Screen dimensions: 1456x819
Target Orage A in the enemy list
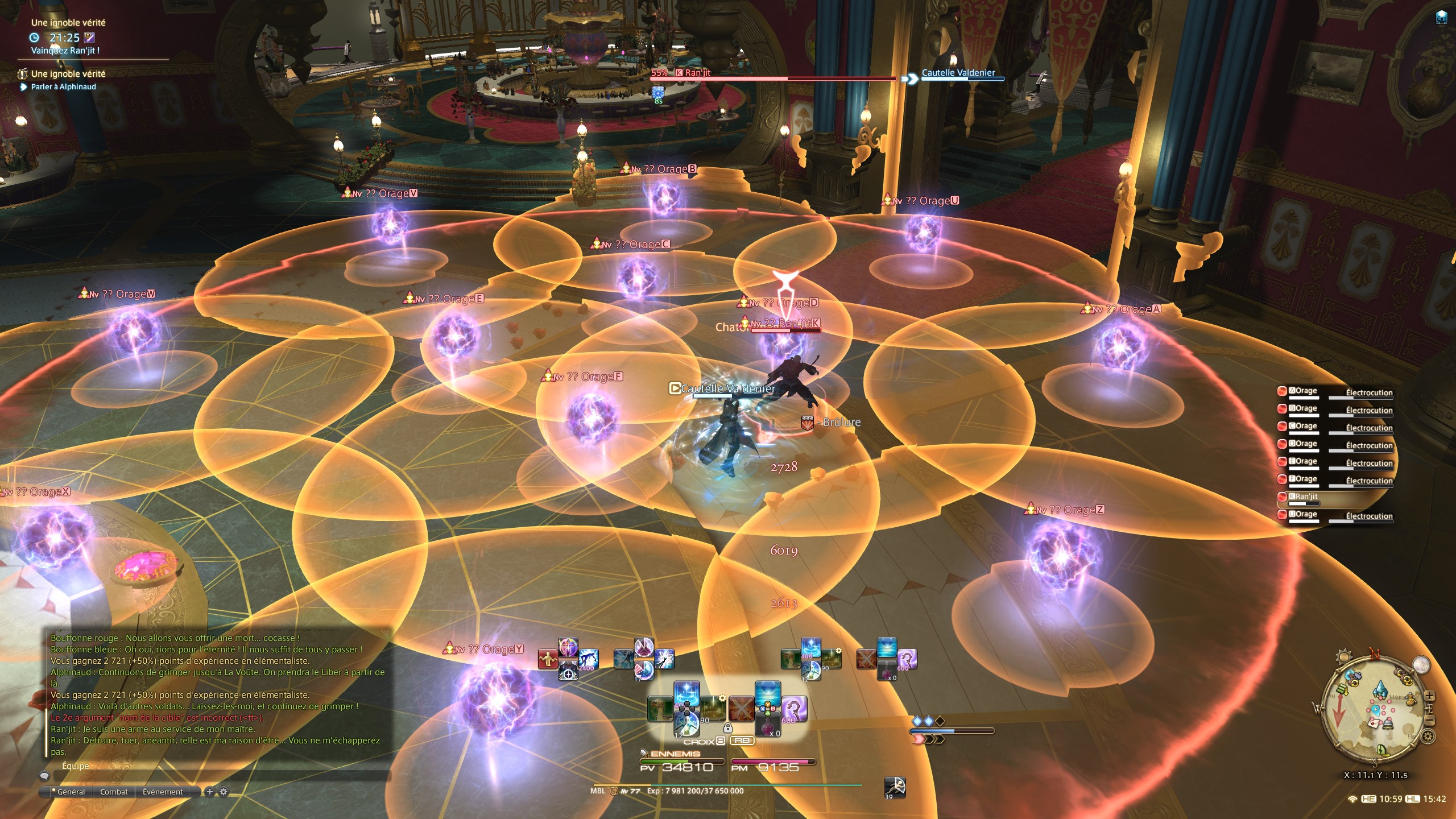1302,391
